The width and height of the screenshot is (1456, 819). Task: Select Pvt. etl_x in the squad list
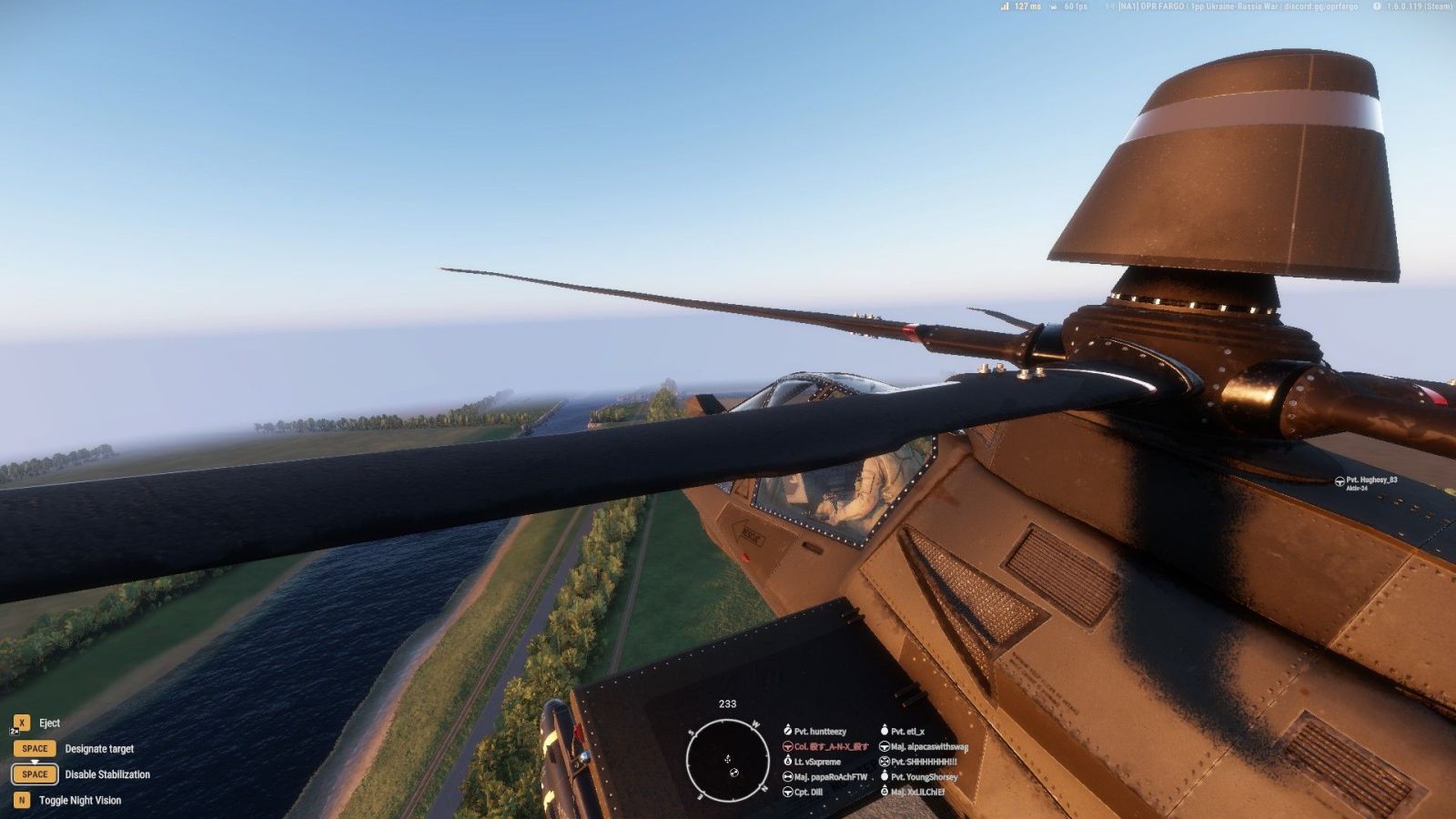pyautogui.click(x=906, y=731)
